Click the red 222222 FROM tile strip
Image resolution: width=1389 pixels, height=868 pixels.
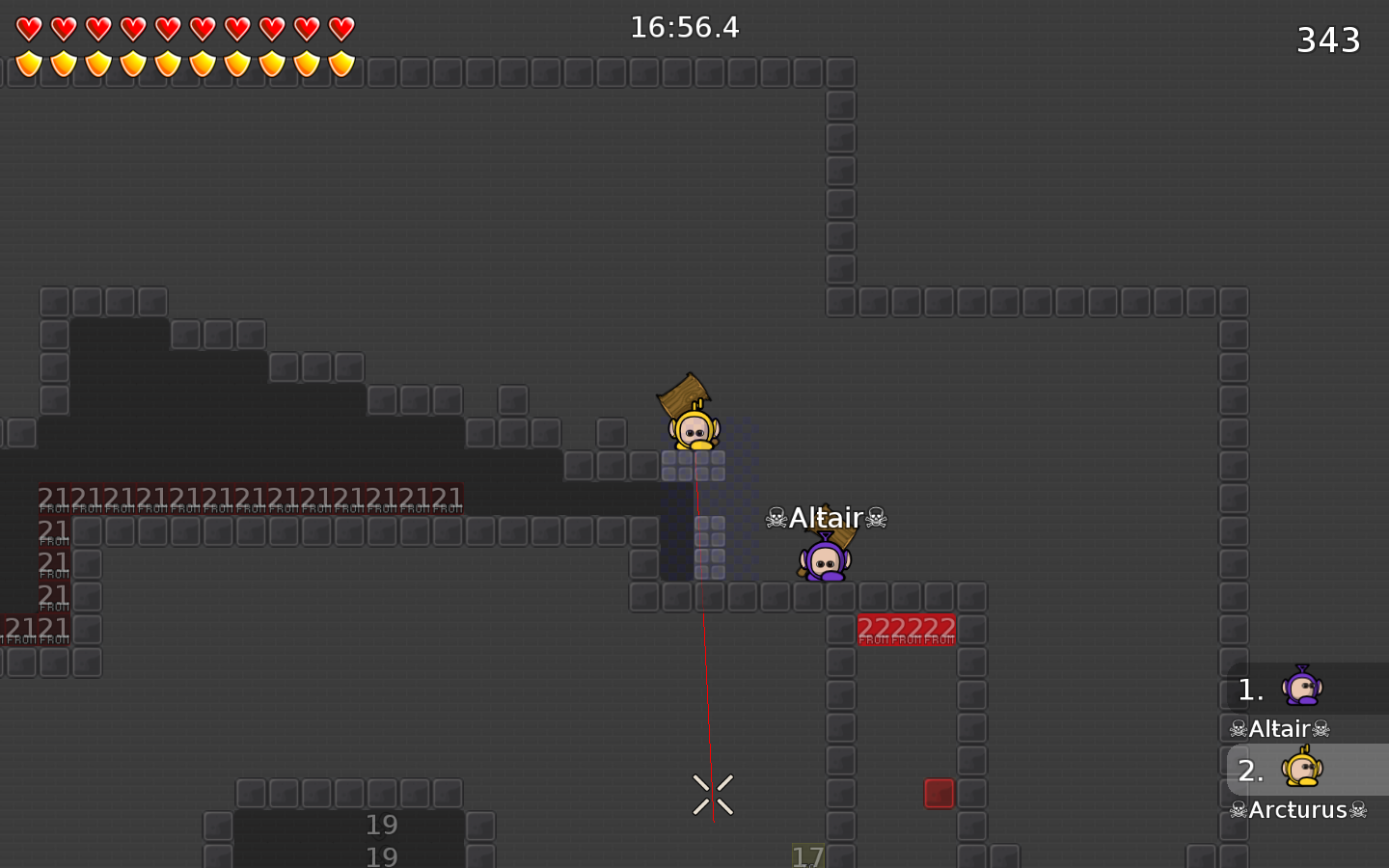coord(906,628)
